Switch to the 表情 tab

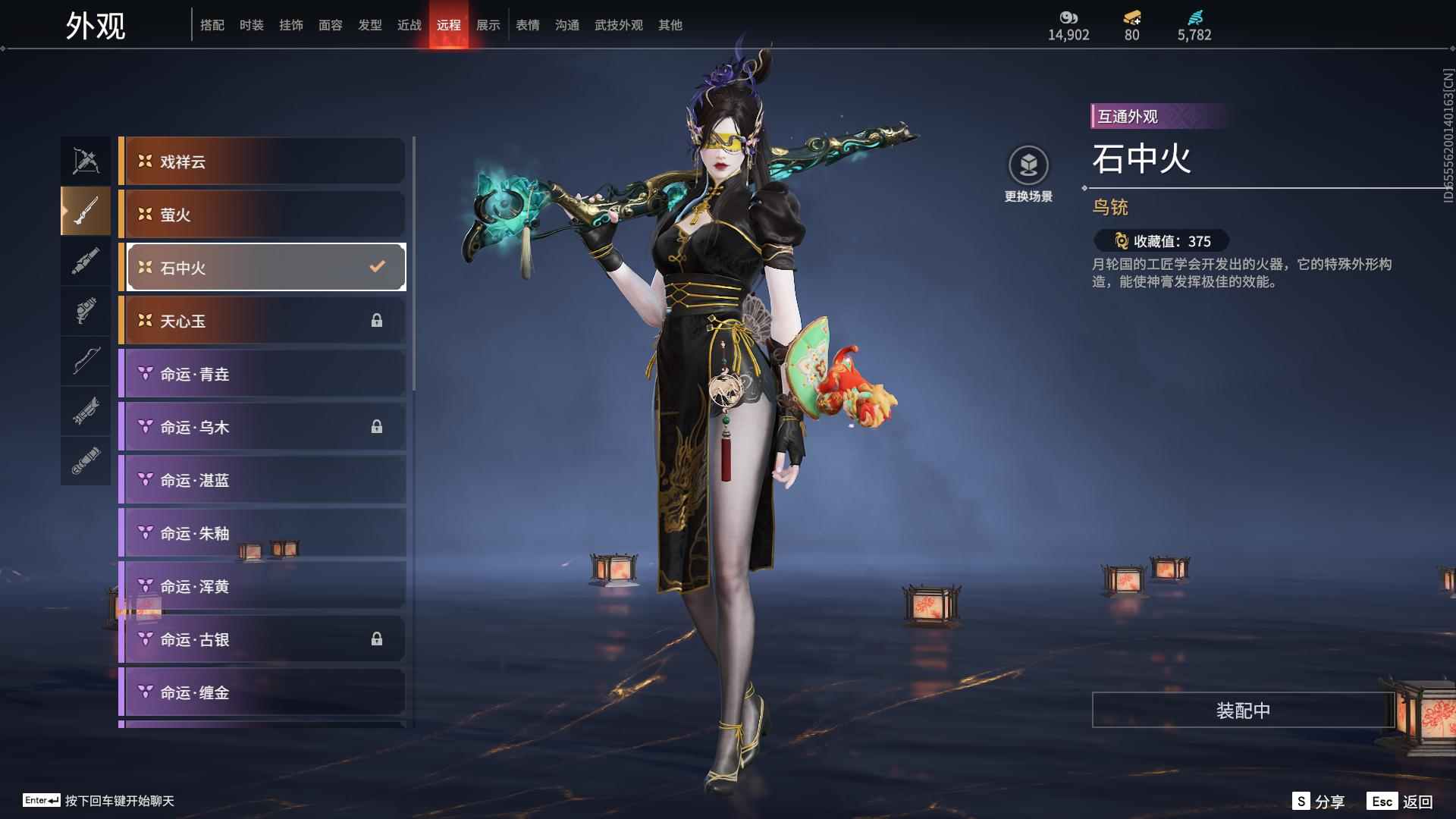[x=528, y=25]
